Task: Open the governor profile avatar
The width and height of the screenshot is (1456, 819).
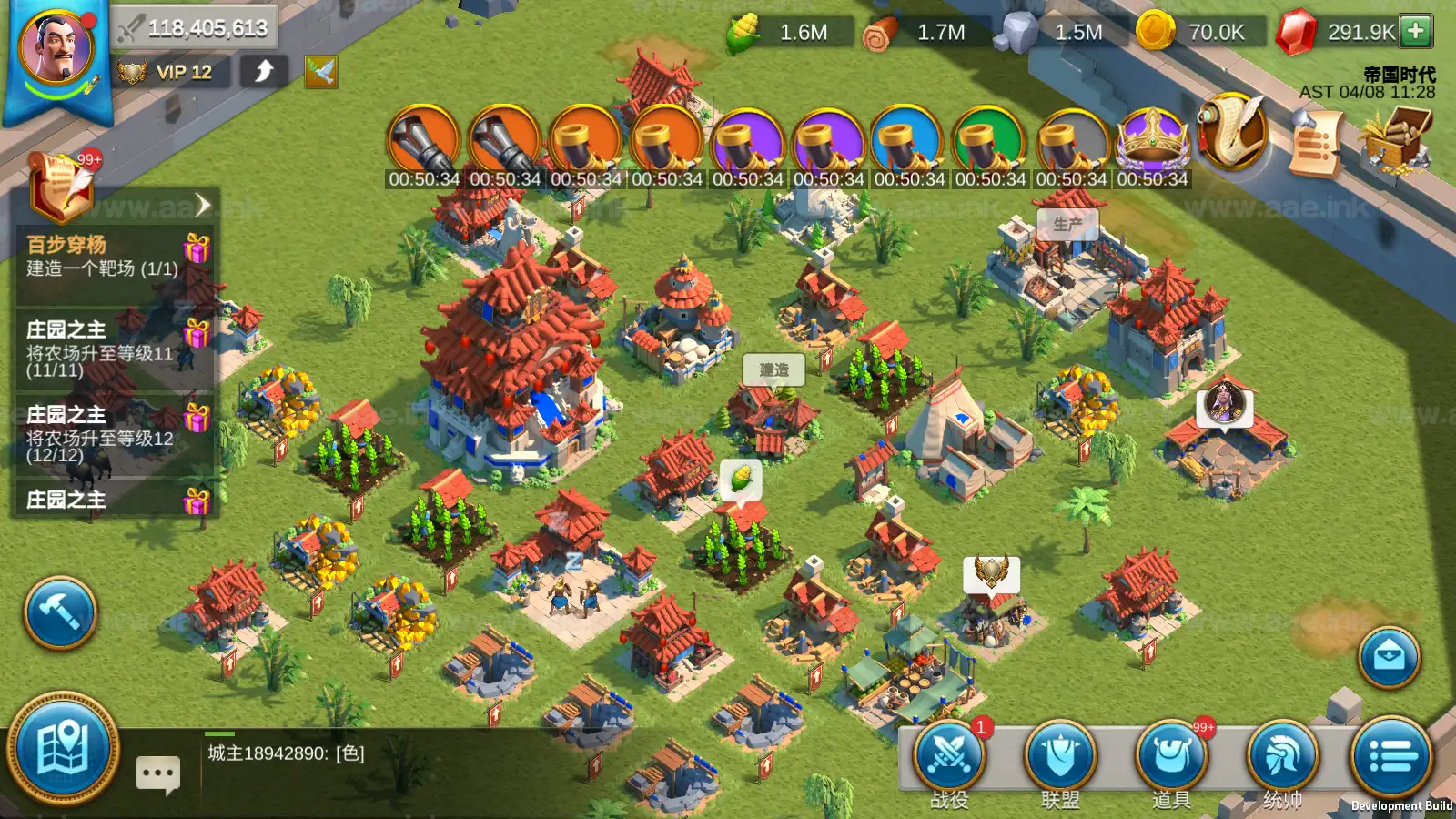Action: (56, 50)
